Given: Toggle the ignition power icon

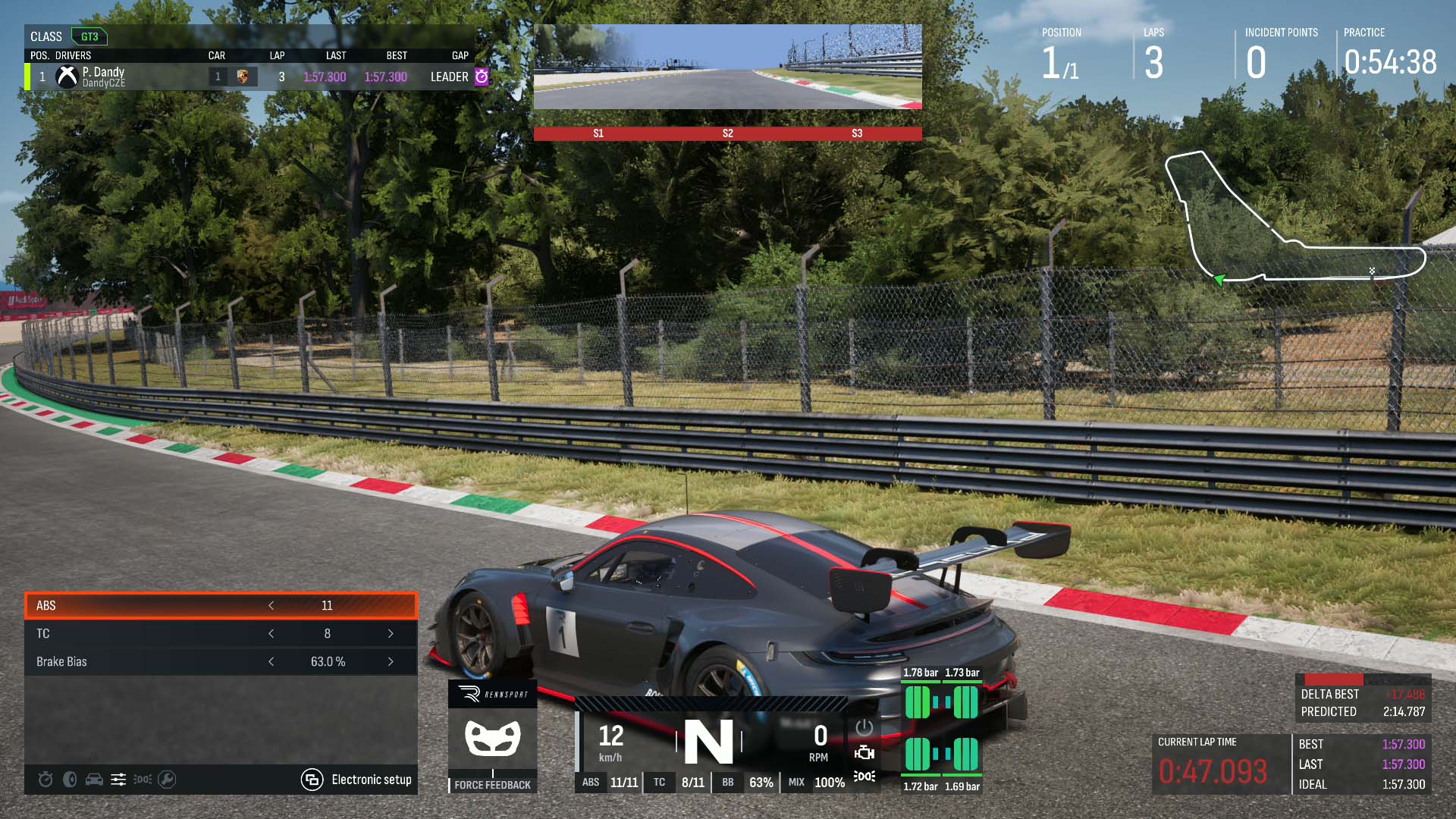Looking at the screenshot, I should pyautogui.click(x=864, y=728).
